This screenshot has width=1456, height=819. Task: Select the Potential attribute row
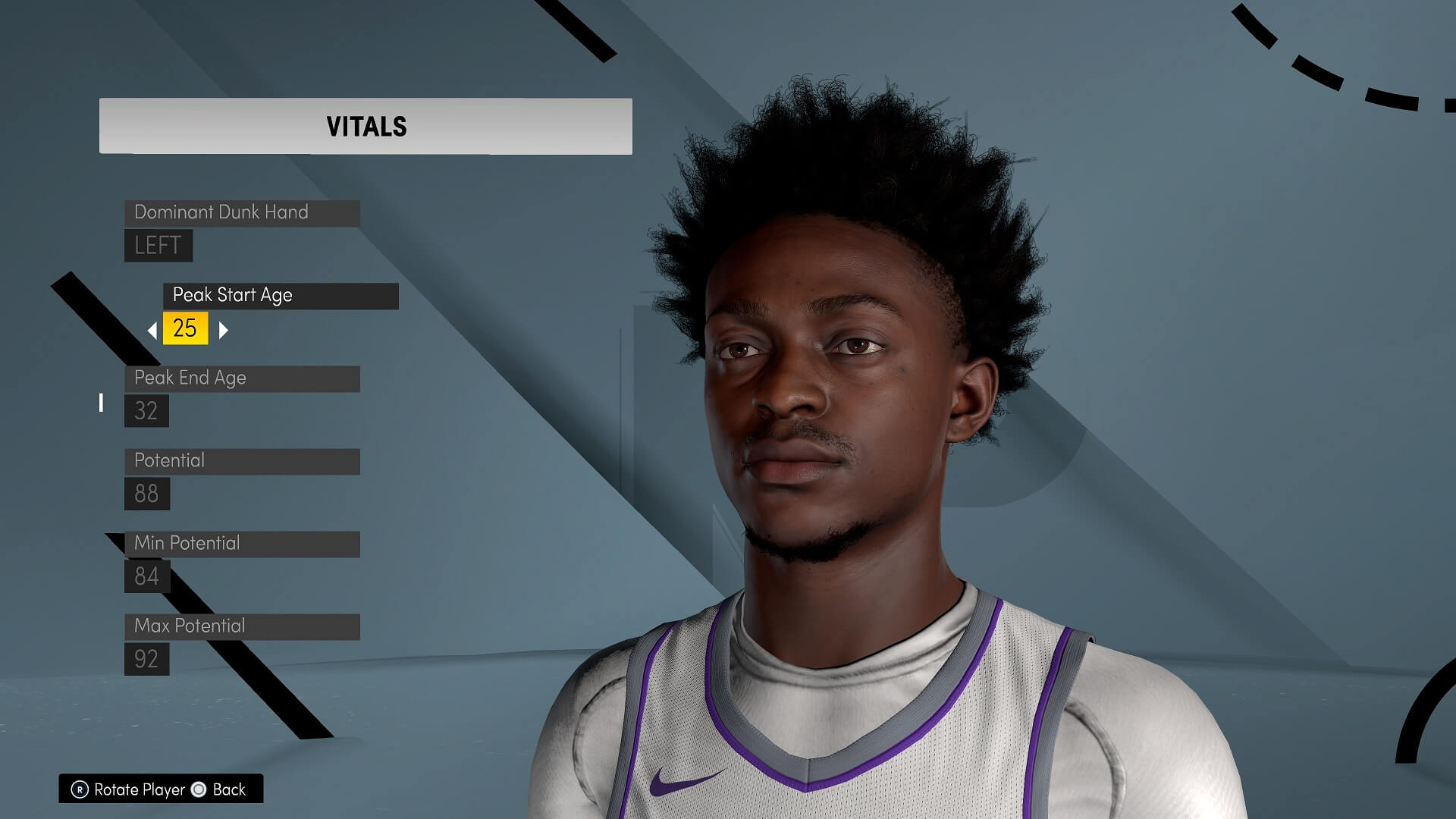241,461
